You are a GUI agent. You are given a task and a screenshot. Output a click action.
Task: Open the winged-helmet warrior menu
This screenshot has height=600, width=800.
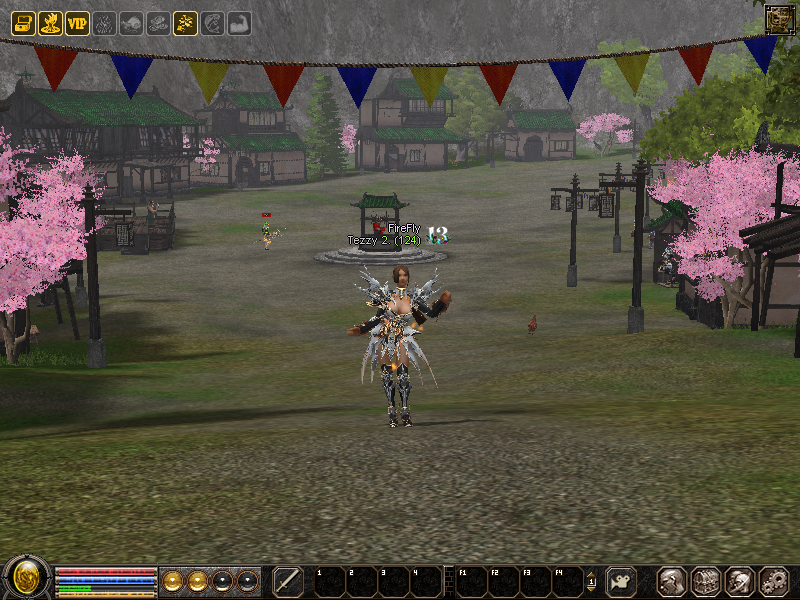click(x=739, y=581)
